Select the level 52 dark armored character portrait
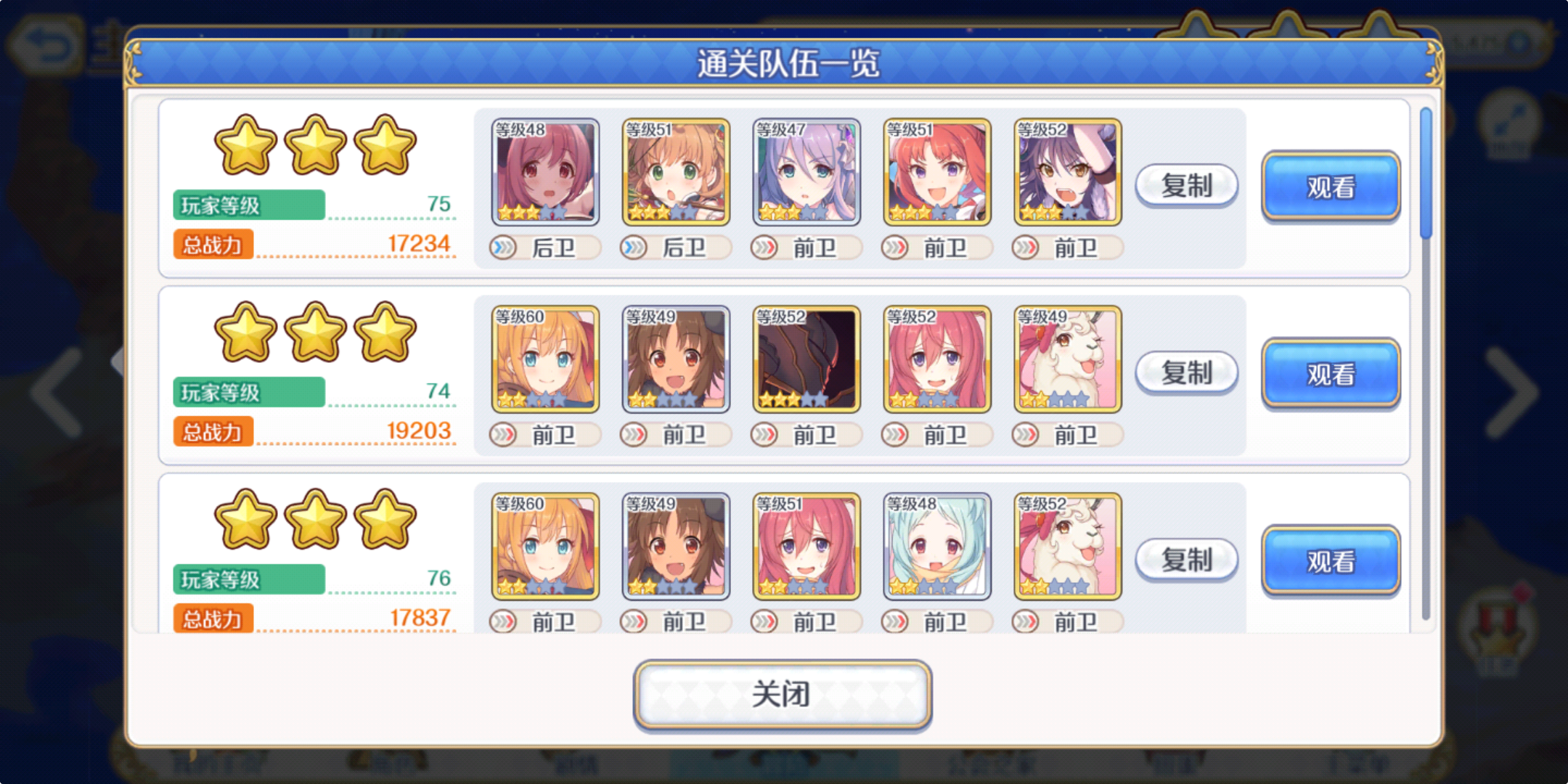Screen dimensions: 1568x784 point(806,359)
